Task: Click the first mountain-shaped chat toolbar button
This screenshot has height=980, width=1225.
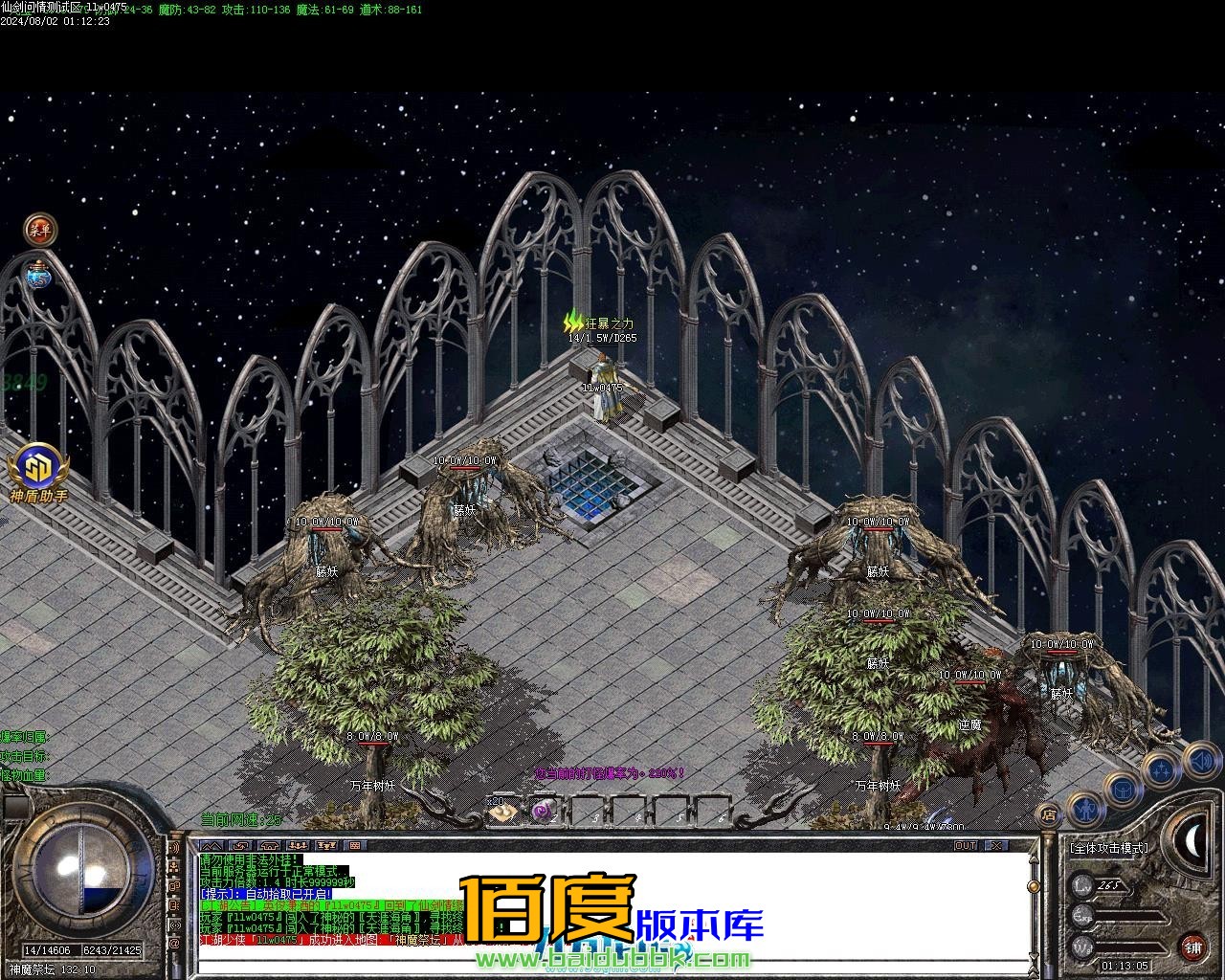Action: 211,846
